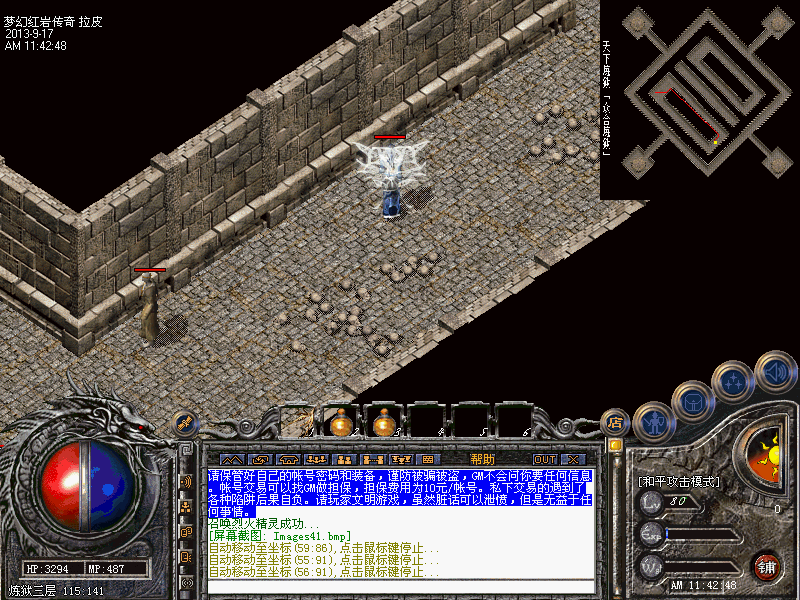Click the red 铺 stall button
The height and width of the screenshot is (600, 800).
coord(767,566)
